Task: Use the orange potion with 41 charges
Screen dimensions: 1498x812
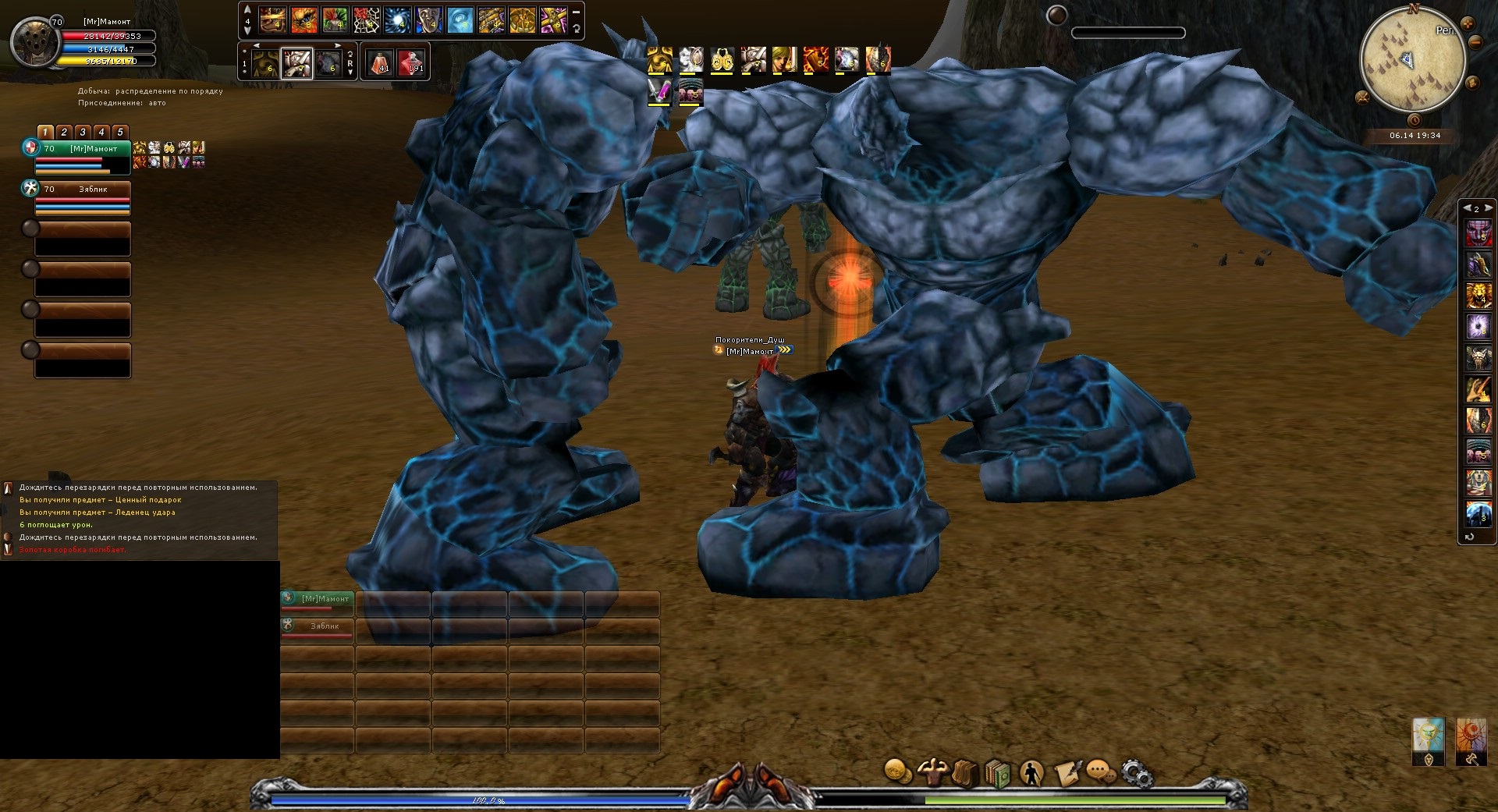Action: coord(380,62)
